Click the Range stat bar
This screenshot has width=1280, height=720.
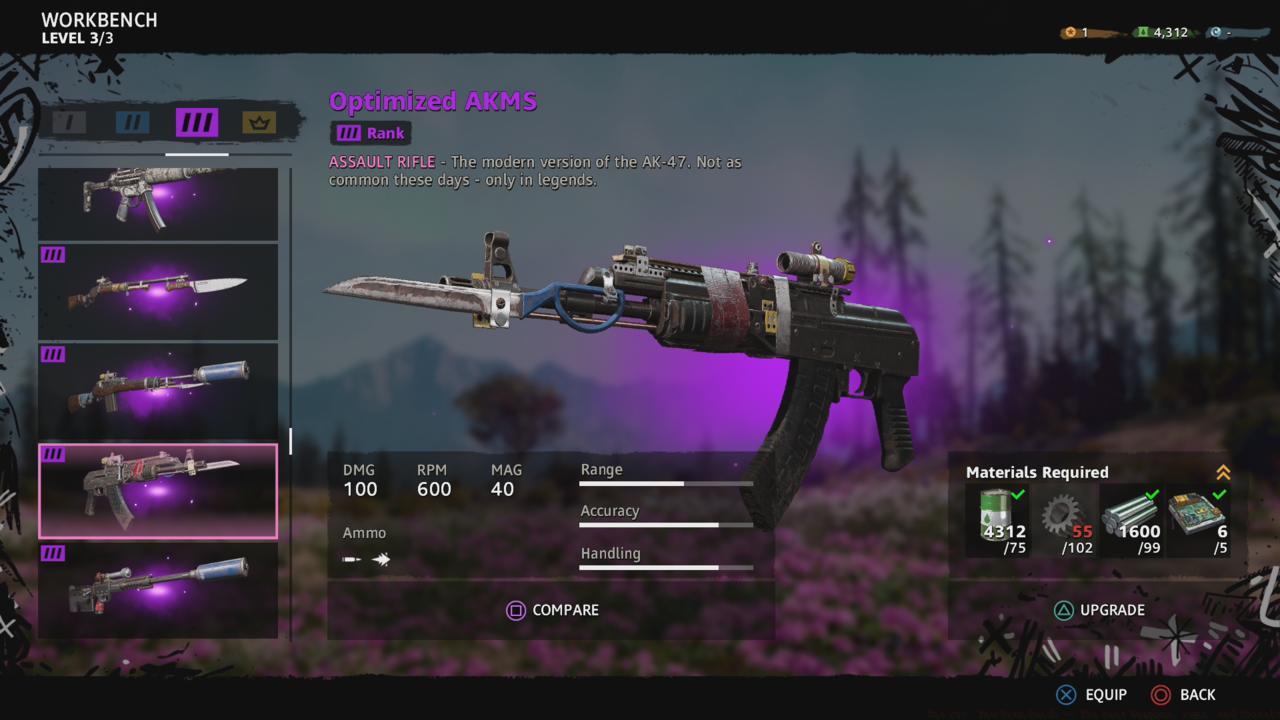point(666,482)
